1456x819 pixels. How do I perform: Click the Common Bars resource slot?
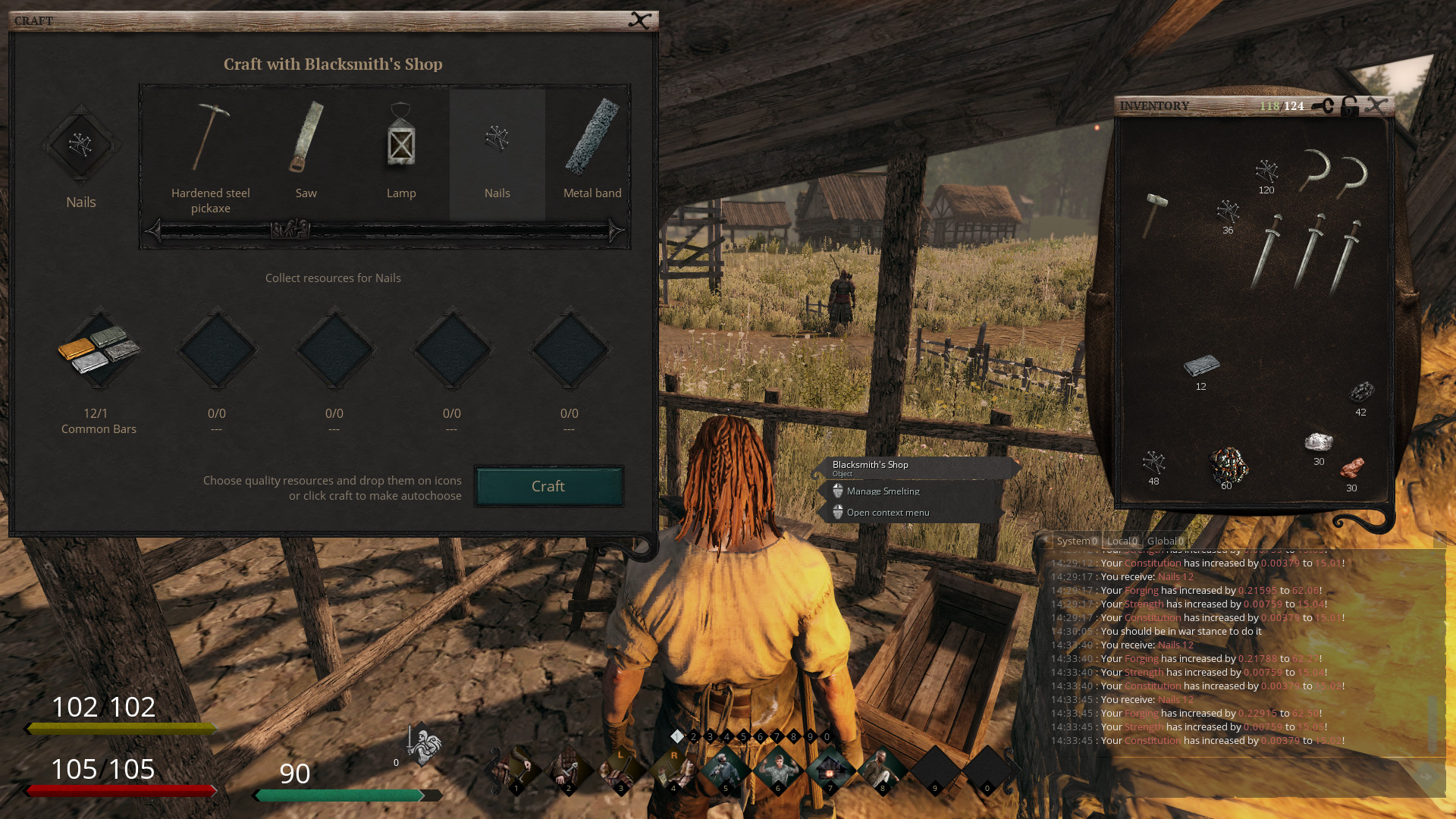[x=99, y=350]
